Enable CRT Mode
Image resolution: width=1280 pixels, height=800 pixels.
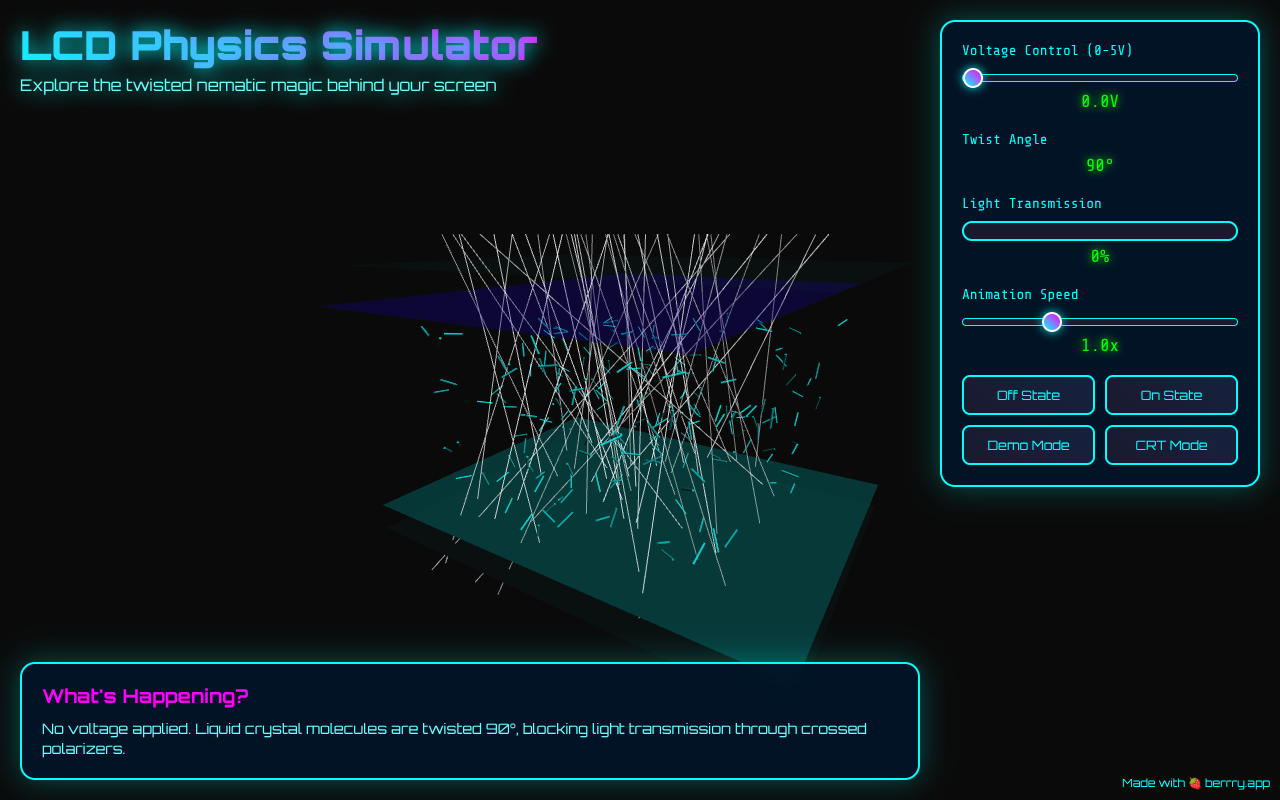1171,444
